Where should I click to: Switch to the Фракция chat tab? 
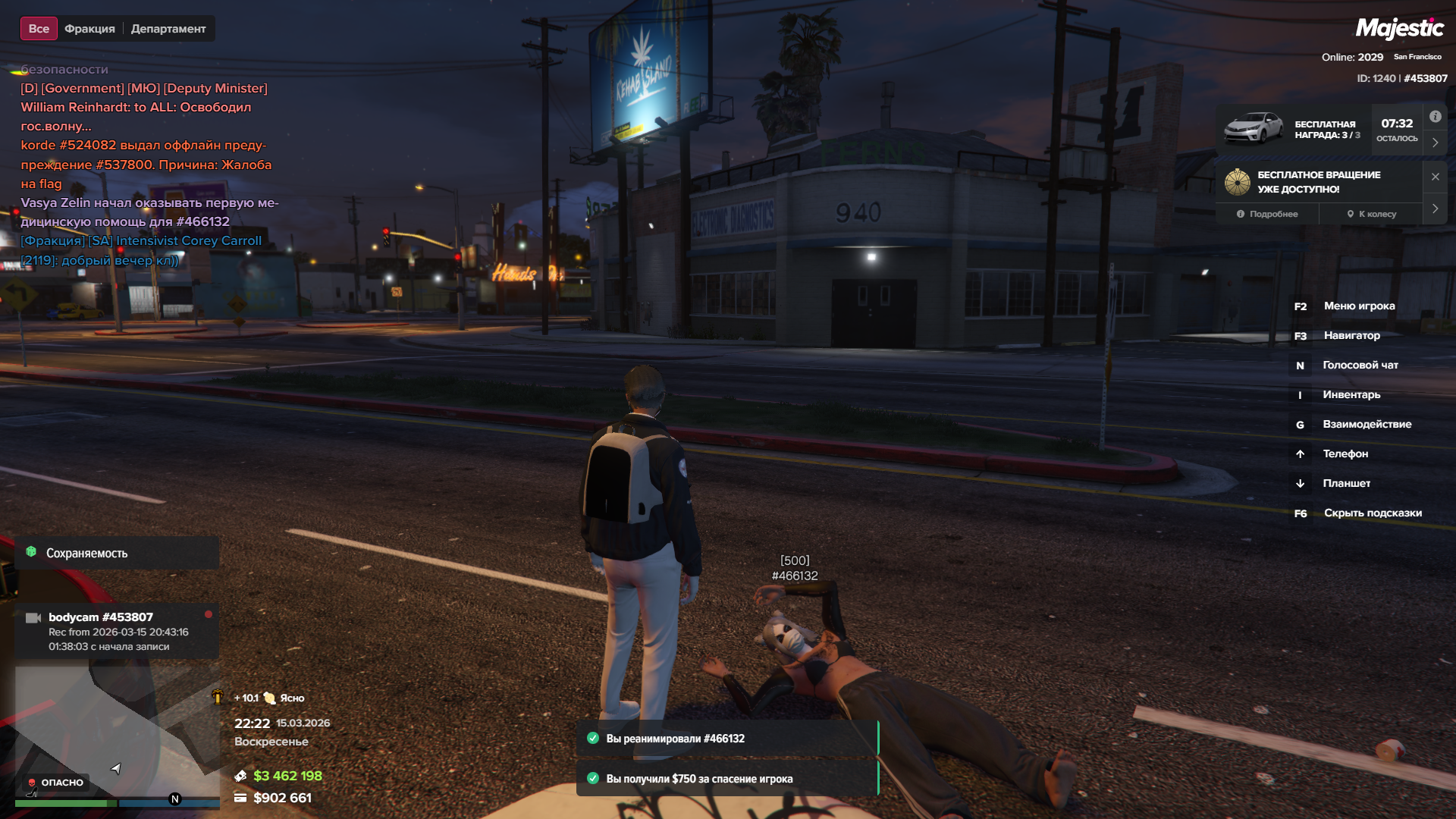coord(89,29)
